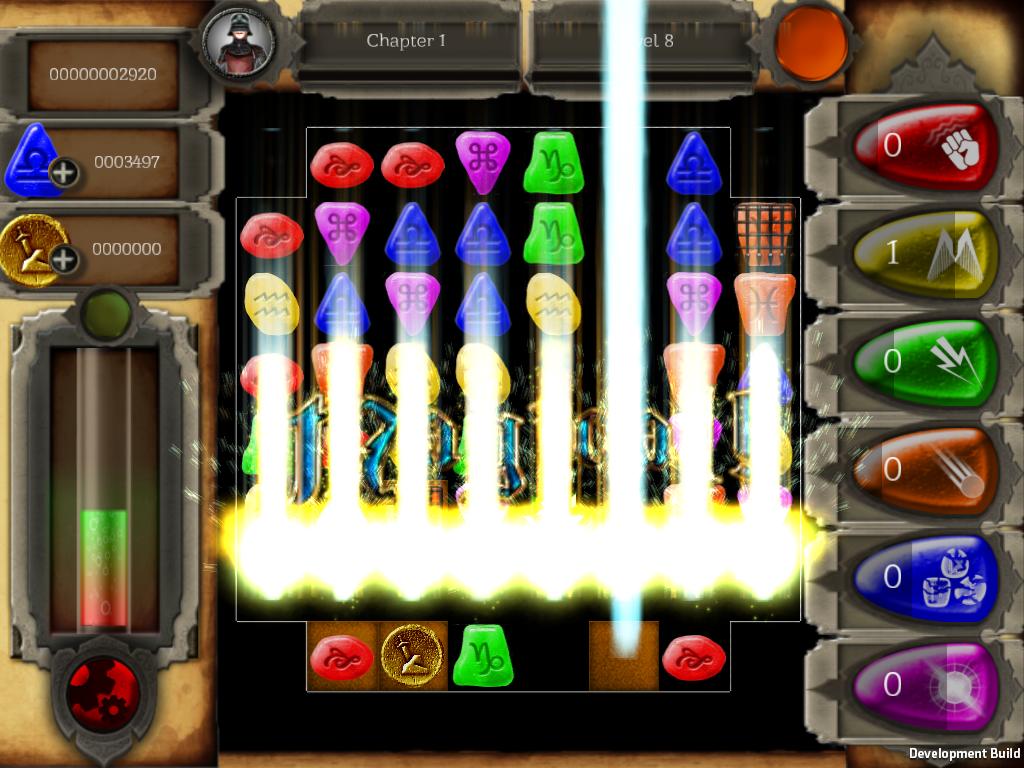Pick the orange Pisces gem
Viewport: 1024px width, 768px height.
coord(765,297)
